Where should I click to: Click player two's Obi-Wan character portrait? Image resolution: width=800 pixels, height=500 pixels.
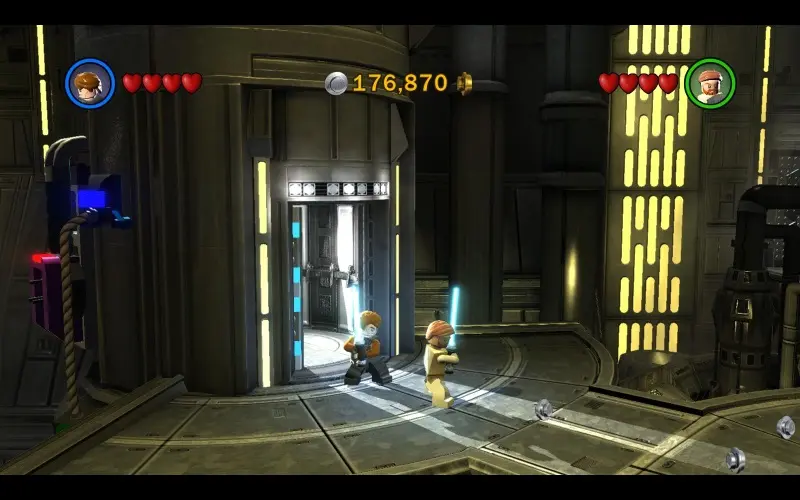(x=710, y=83)
